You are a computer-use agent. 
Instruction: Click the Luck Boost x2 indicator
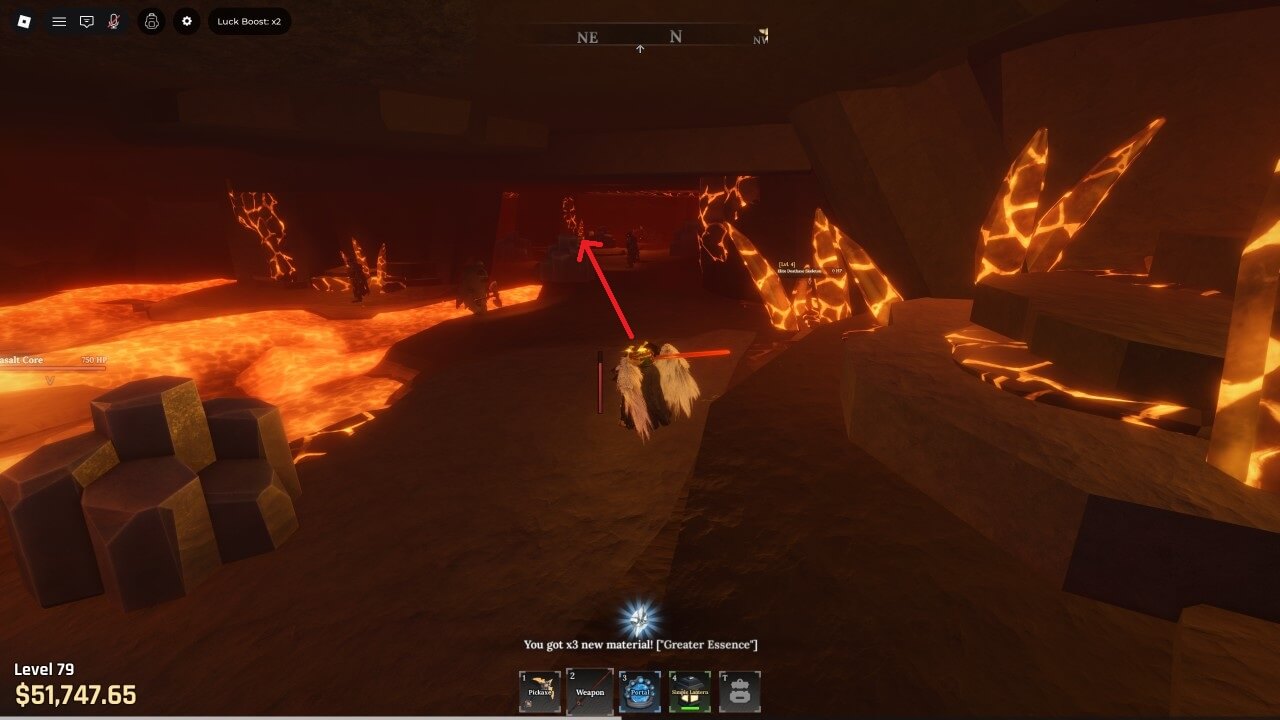pyautogui.click(x=249, y=21)
